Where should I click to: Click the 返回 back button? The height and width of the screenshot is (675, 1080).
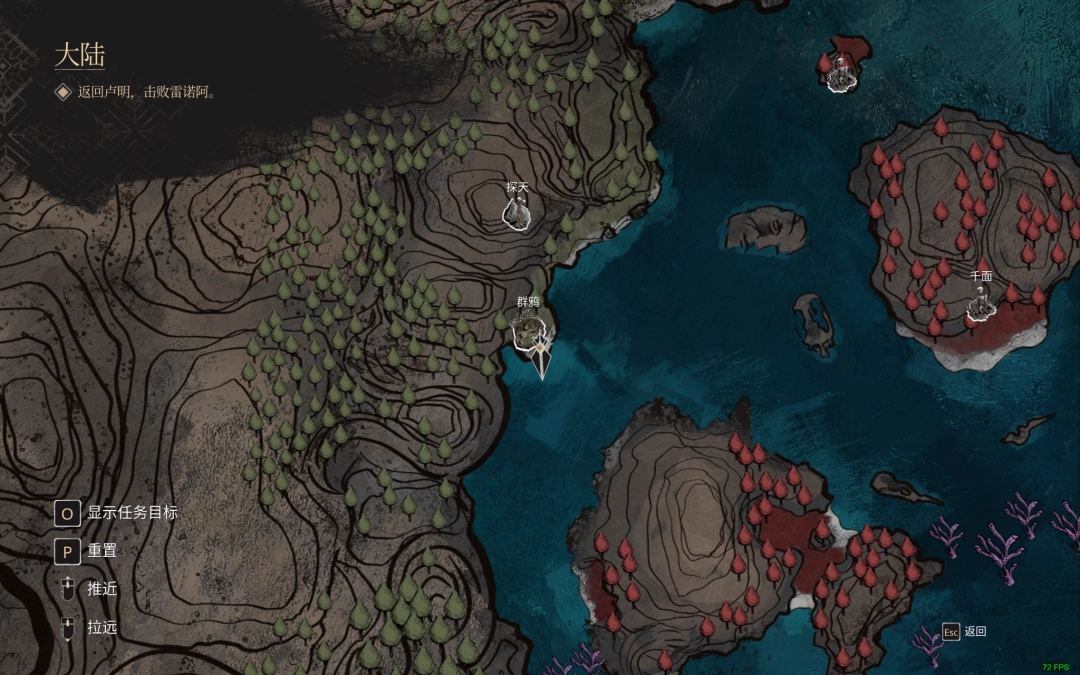click(x=964, y=631)
